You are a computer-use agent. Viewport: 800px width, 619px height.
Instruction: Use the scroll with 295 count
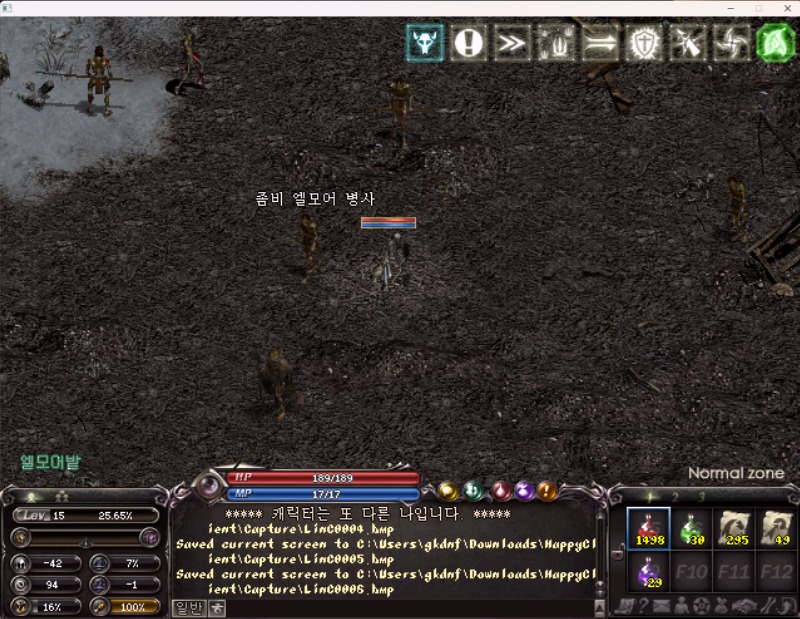737,528
